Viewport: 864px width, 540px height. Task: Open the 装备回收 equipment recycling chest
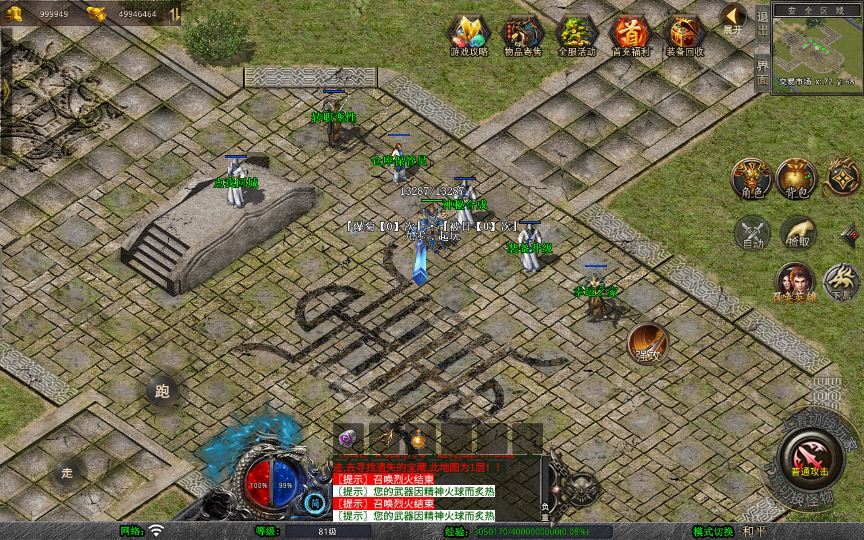[684, 35]
